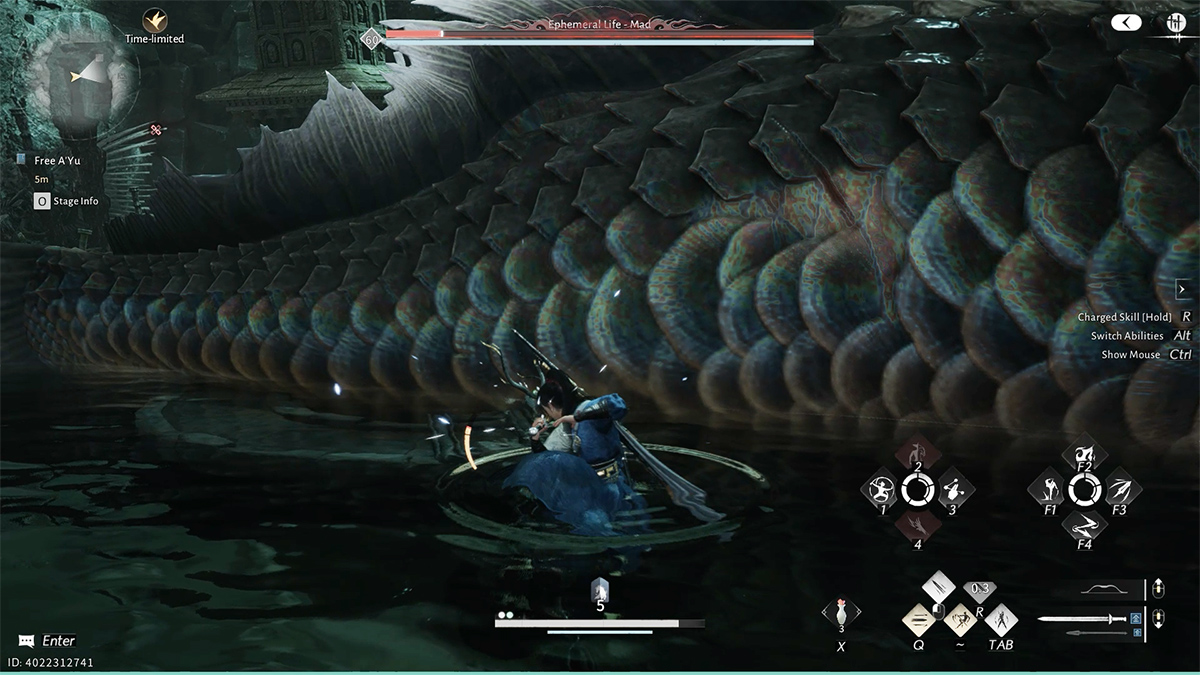Screen dimensions: 1200x675
Task: Activate the archer skill in slot 1
Action: click(883, 490)
